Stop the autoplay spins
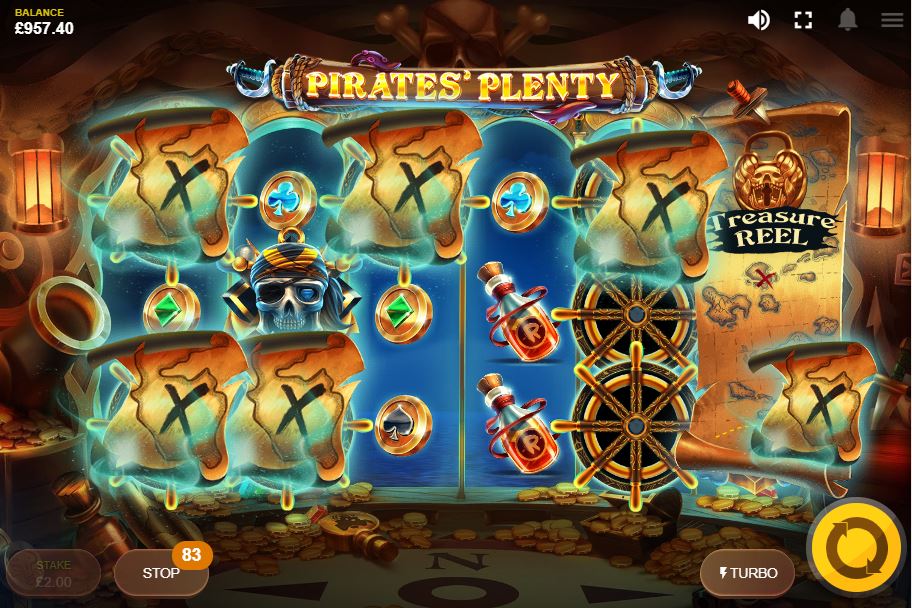Viewport: 912px width, 608px height. (x=160, y=573)
